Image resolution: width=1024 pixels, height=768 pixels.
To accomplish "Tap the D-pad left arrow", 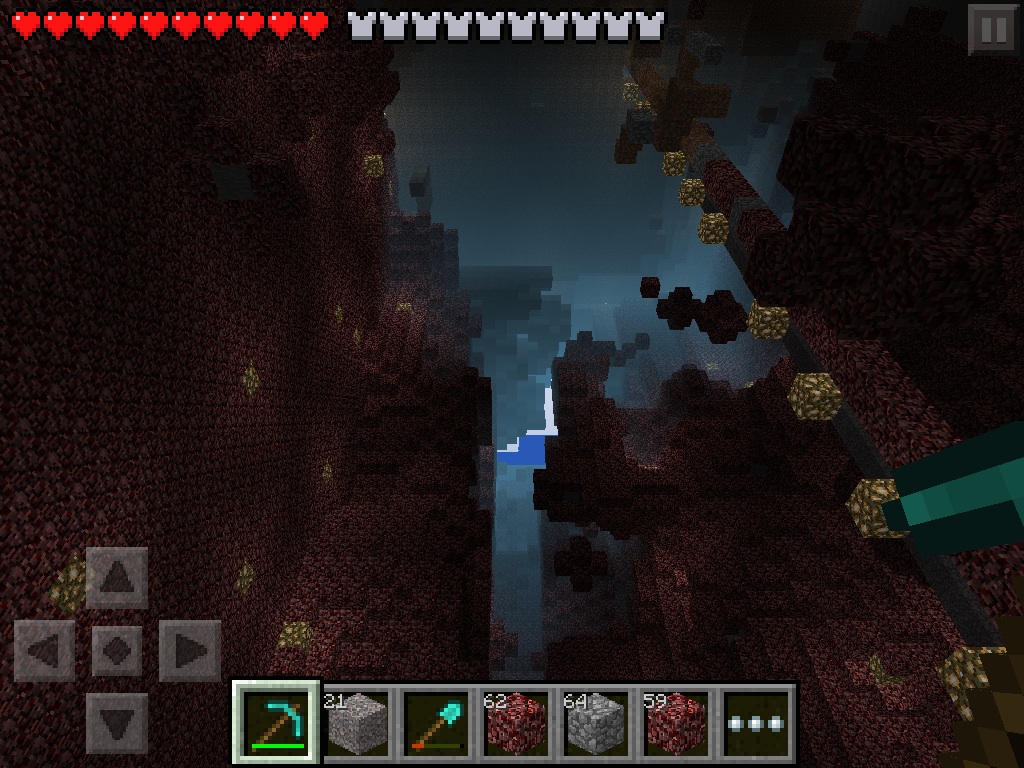I will [x=44, y=651].
